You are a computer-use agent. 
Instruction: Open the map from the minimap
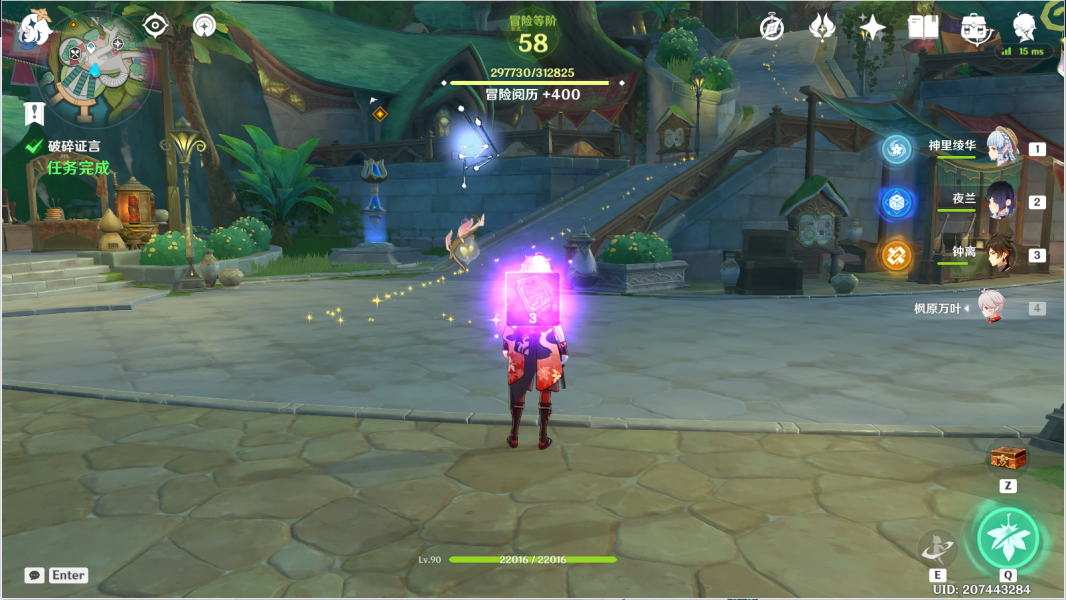98,60
